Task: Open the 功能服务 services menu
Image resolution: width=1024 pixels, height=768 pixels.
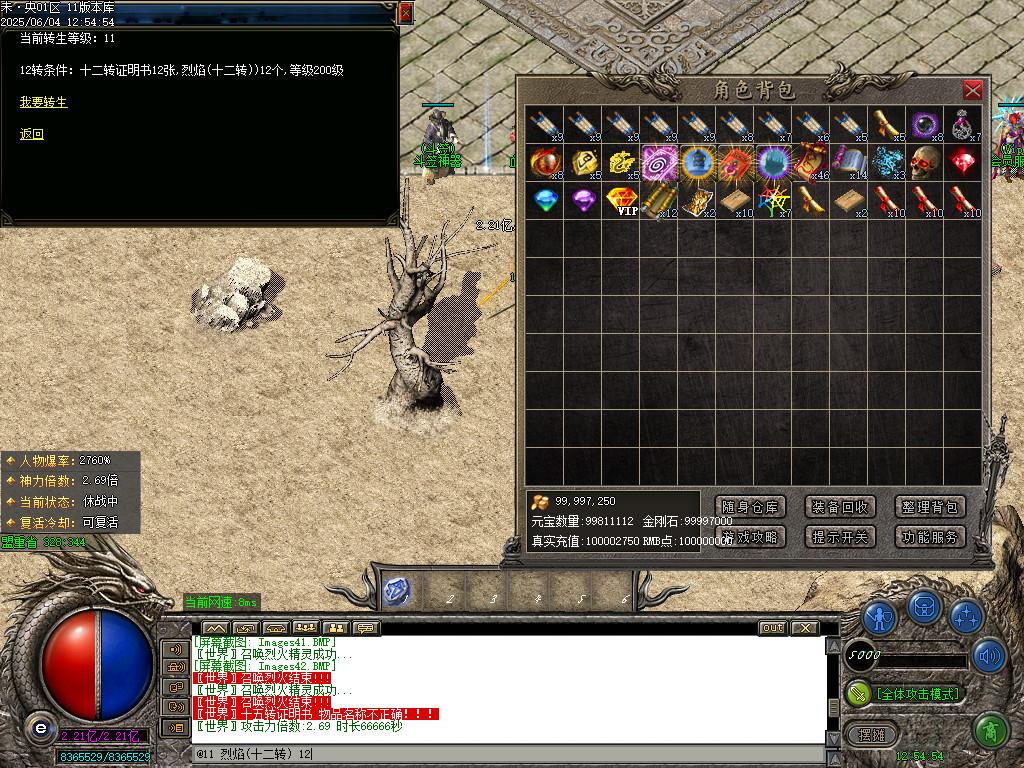Action: pos(929,537)
